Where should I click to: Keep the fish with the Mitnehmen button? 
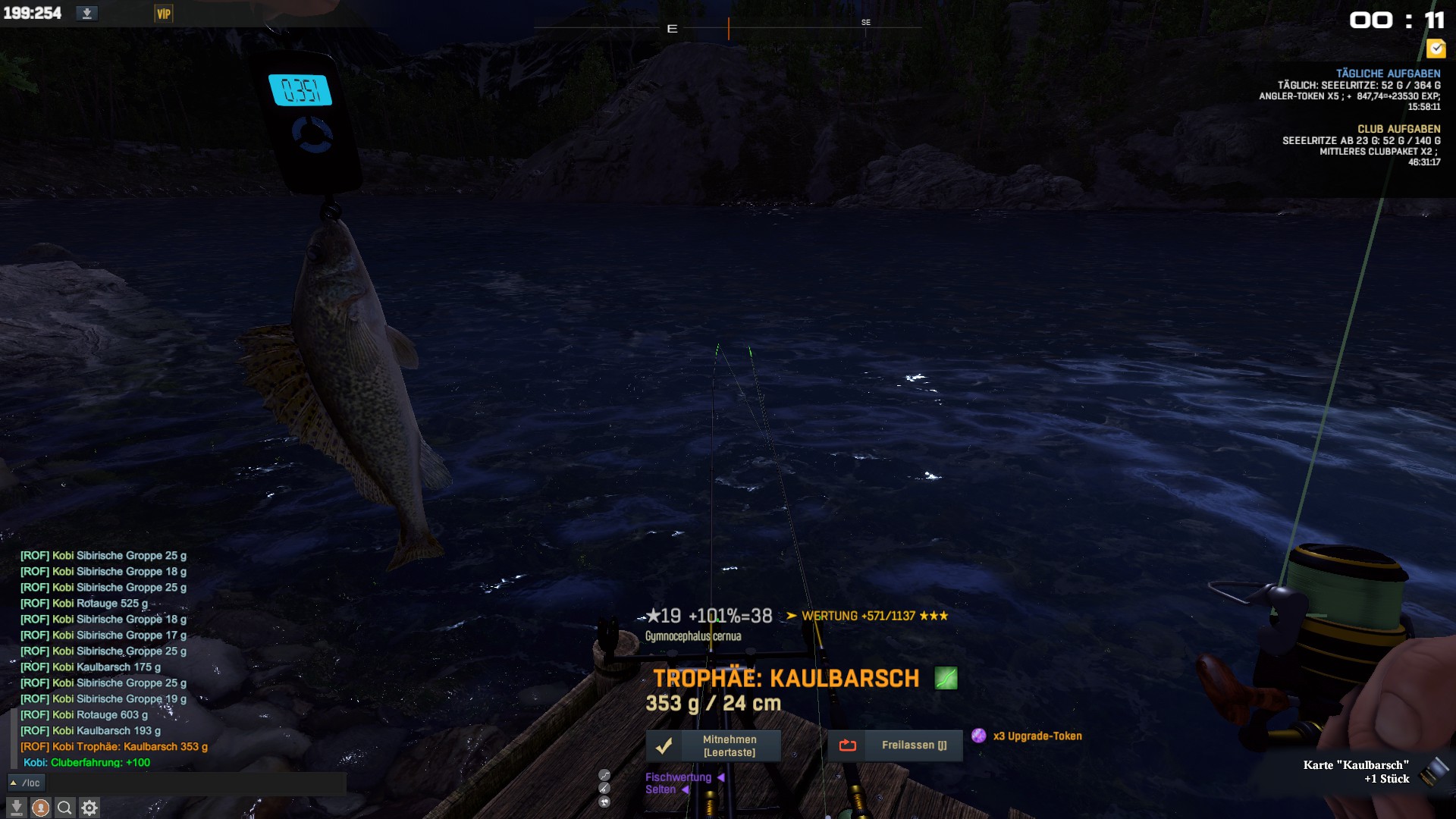[713, 745]
